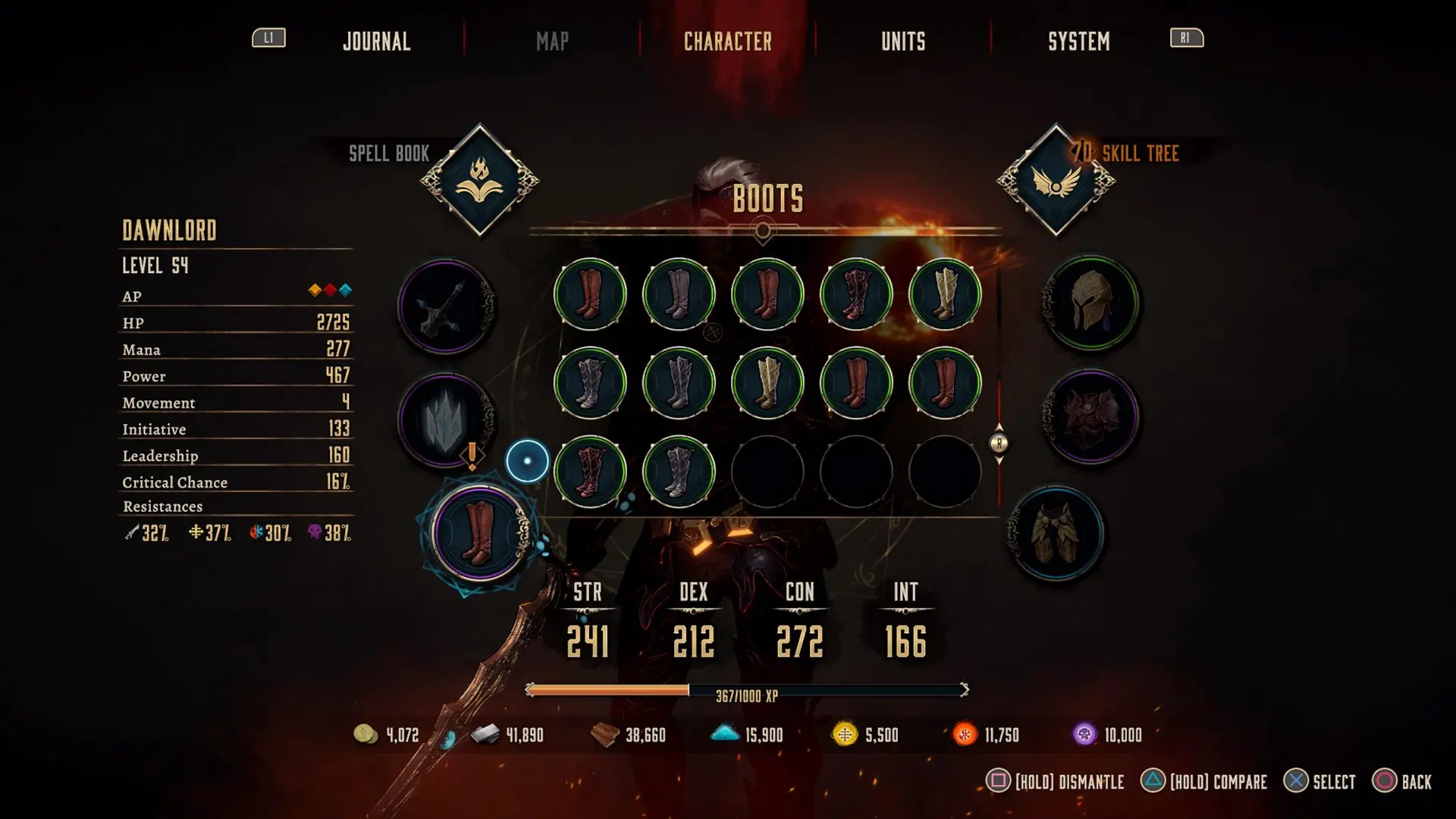Open the System tab
Screen dimensions: 1456x819
click(x=1078, y=41)
